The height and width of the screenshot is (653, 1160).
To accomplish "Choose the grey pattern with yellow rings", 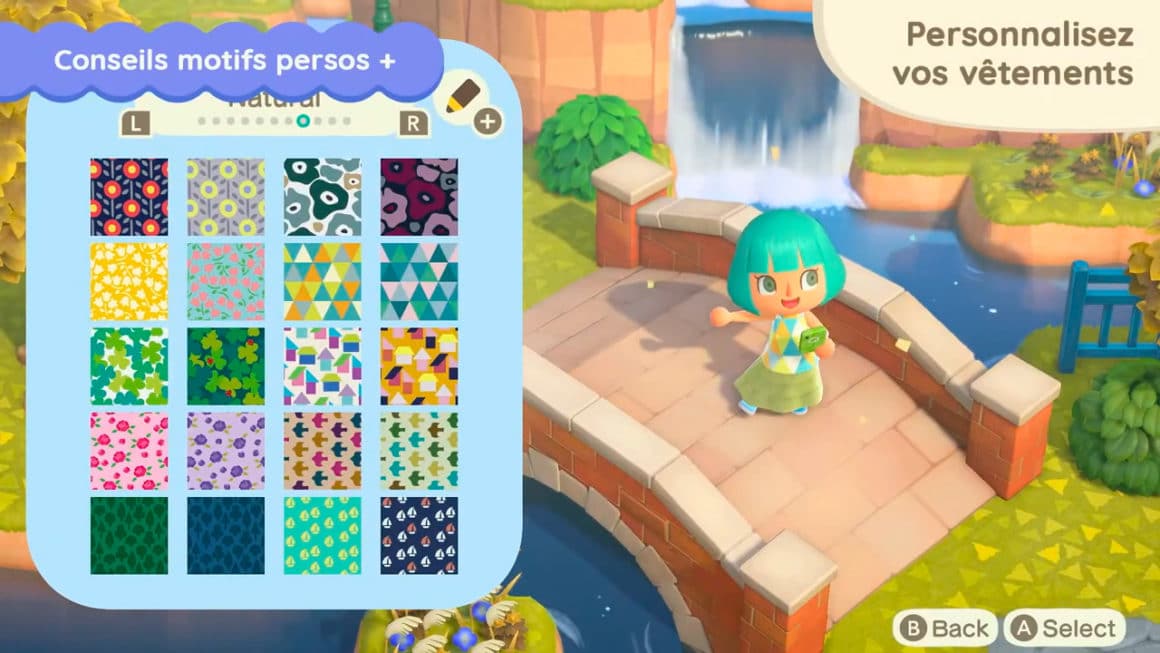I will (226, 197).
